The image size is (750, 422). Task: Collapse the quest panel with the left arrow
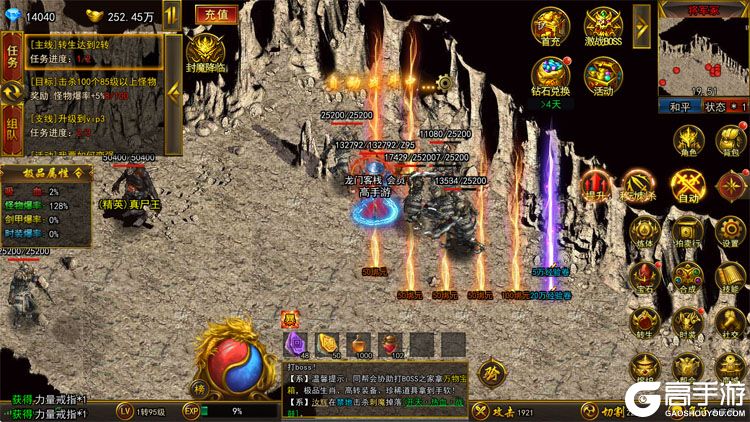[172, 92]
